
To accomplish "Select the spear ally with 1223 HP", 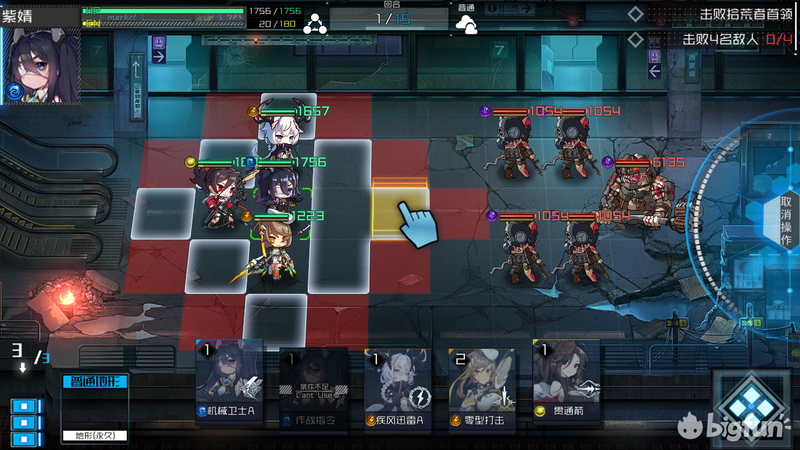I will (268, 248).
